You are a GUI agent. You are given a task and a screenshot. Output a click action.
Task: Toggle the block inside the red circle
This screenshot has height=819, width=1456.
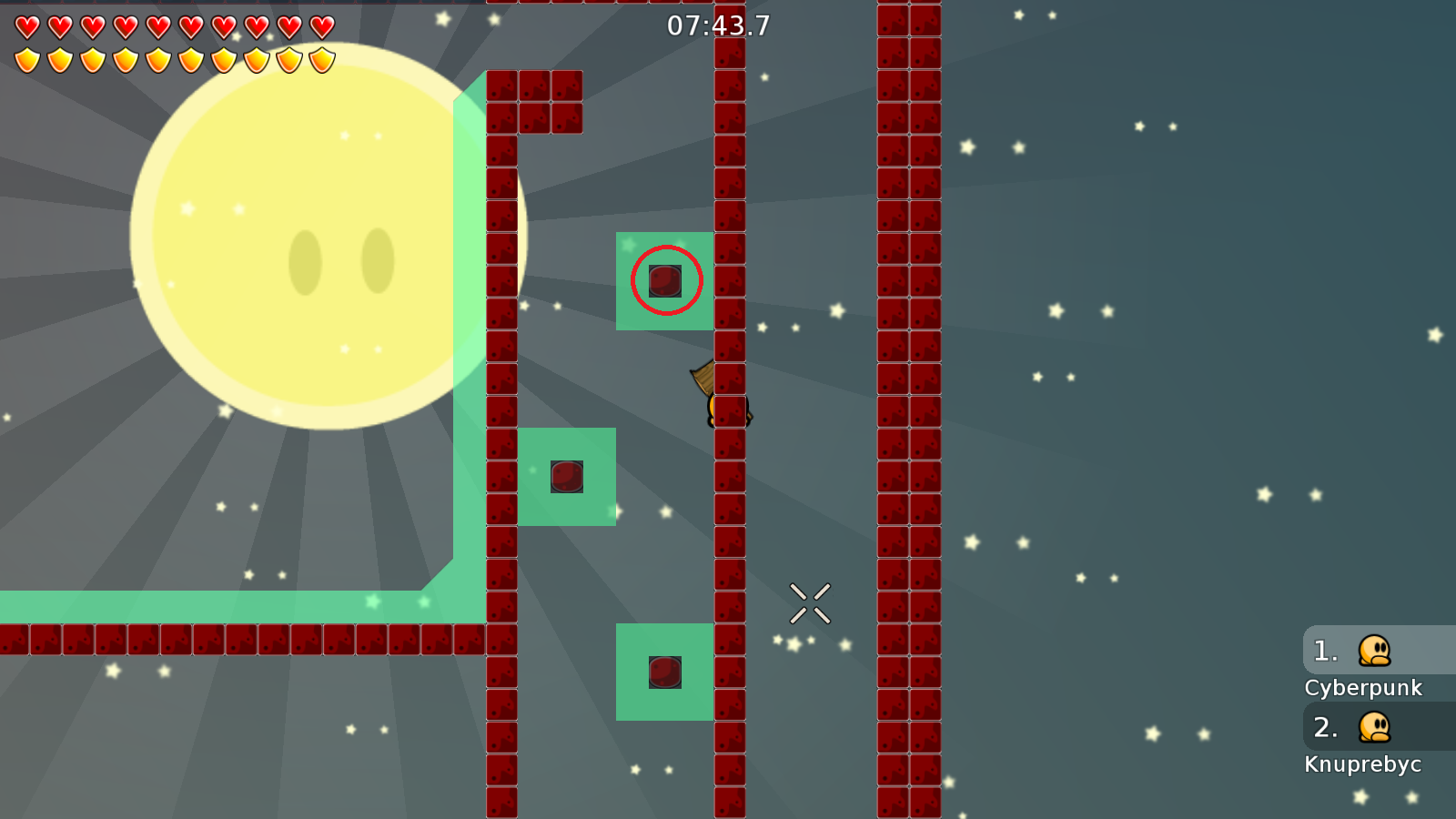[x=665, y=281]
